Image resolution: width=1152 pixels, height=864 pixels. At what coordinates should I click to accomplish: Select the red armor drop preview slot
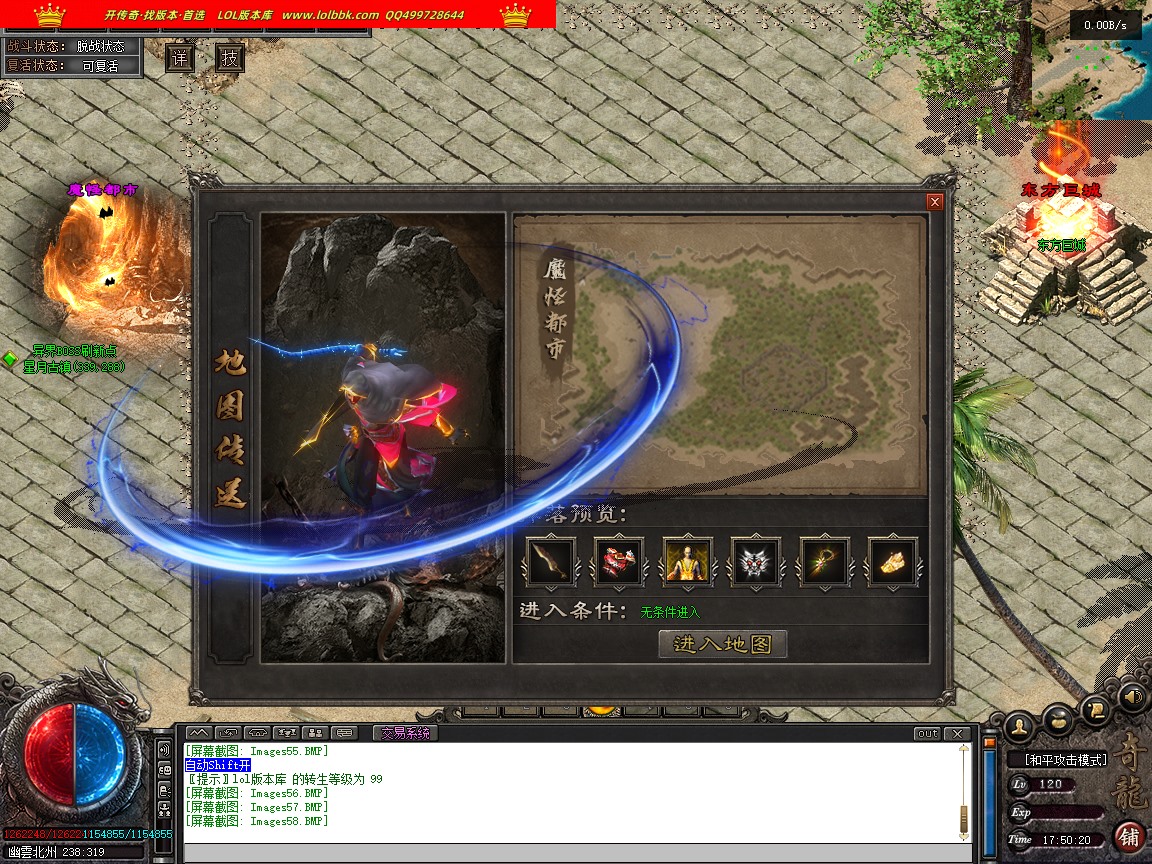pyautogui.click(x=619, y=562)
